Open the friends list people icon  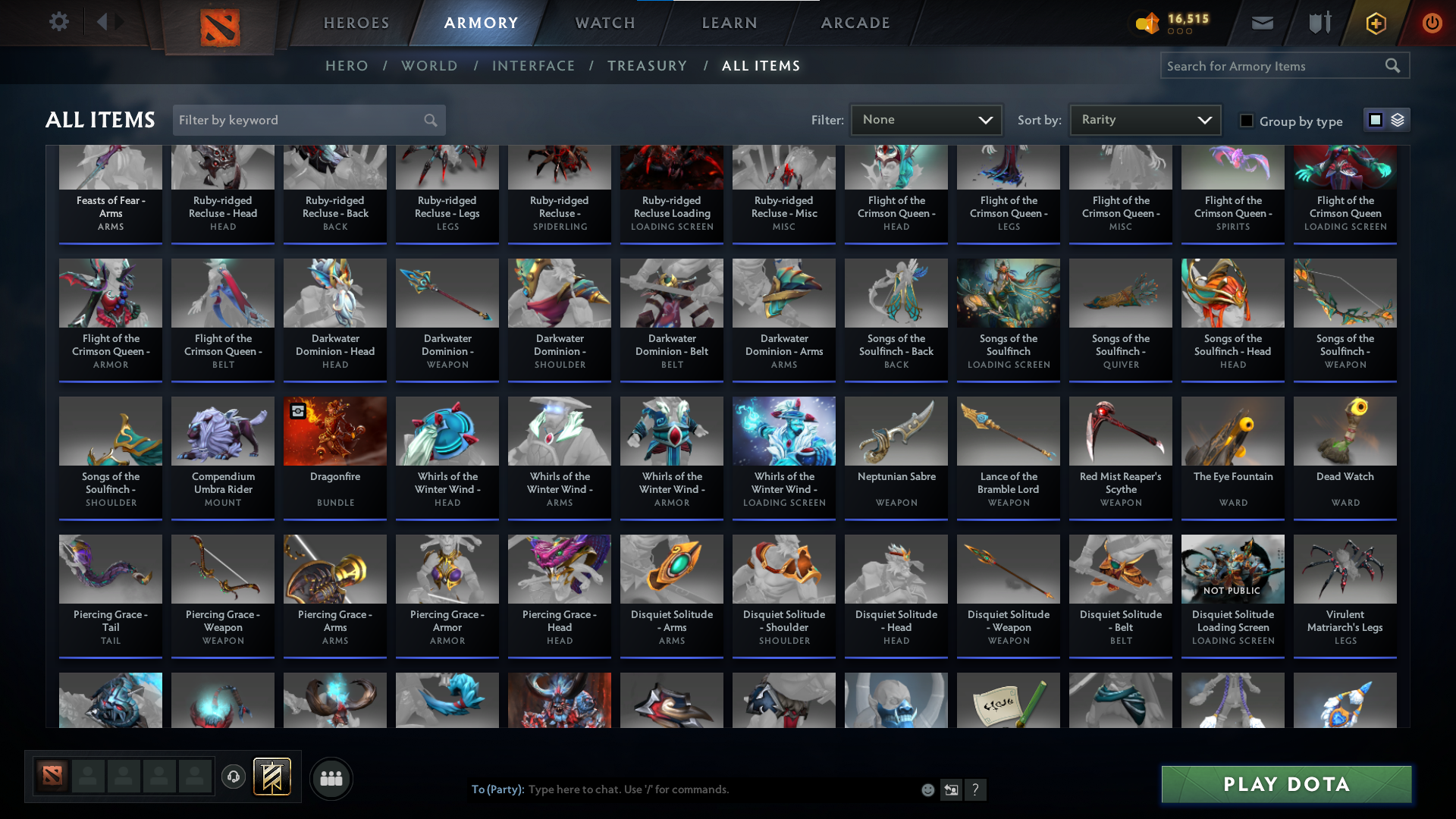(330, 778)
